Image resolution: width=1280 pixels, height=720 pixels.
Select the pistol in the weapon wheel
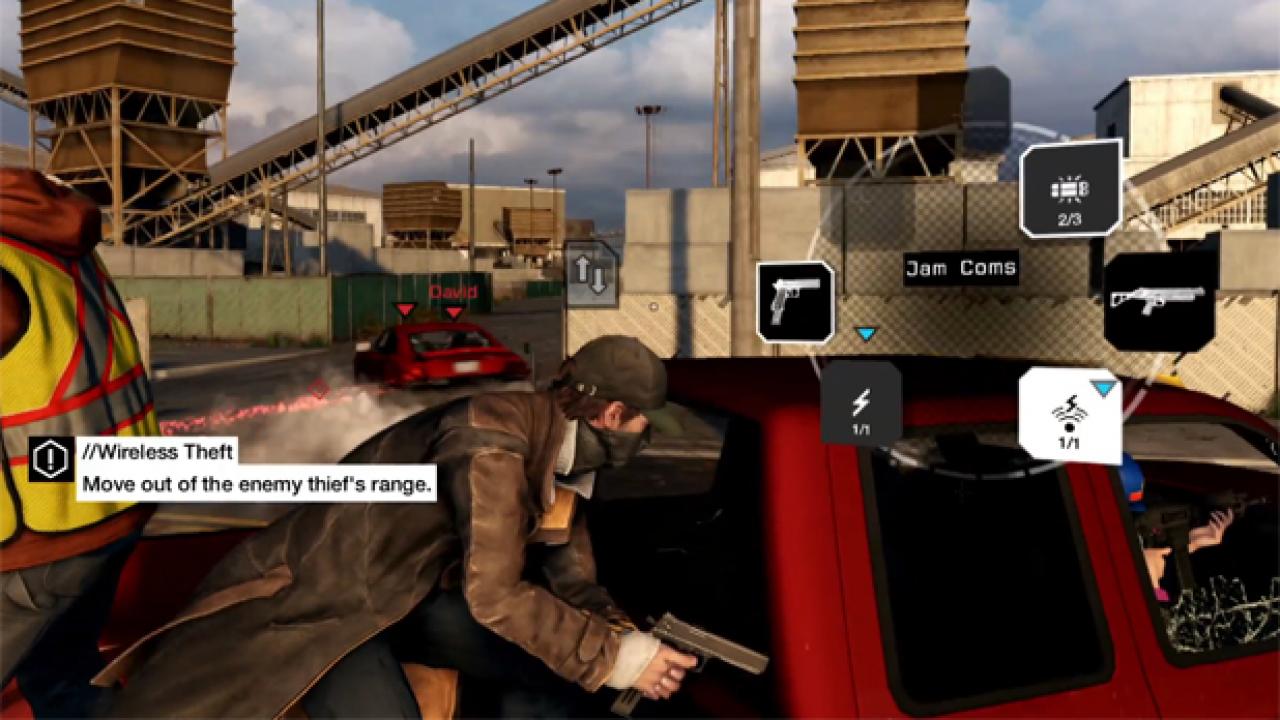coord(795,301)
